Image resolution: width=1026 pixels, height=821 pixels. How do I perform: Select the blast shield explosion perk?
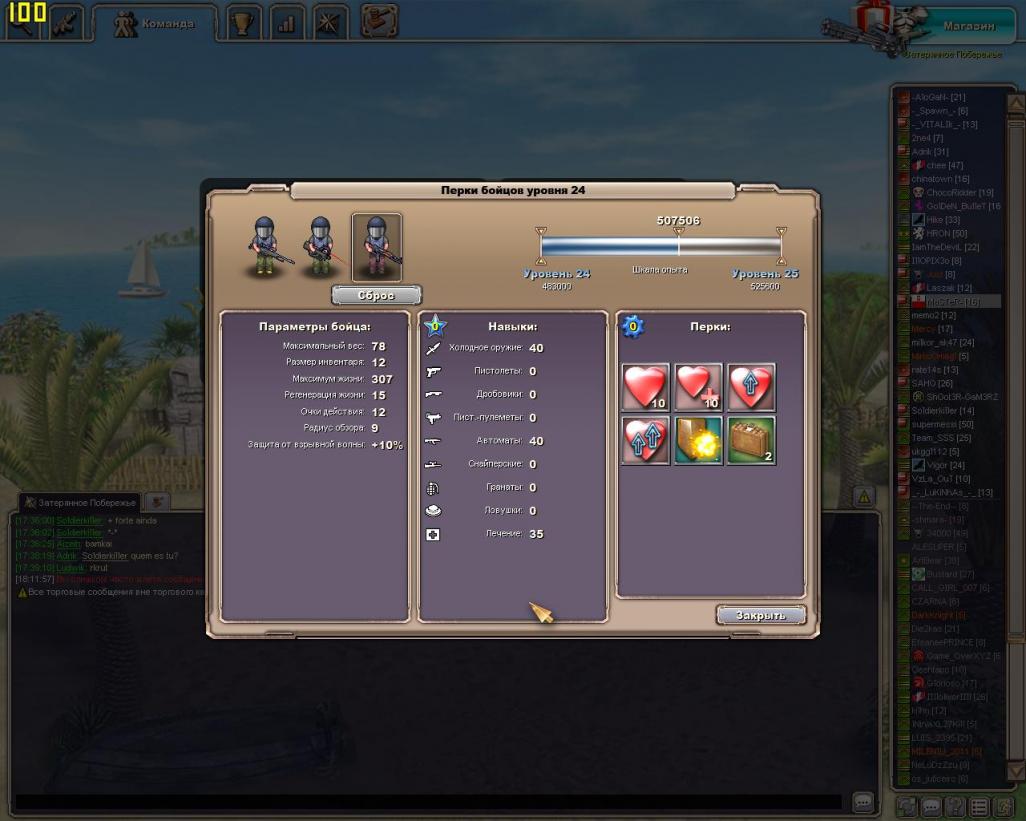click(698, 441)
